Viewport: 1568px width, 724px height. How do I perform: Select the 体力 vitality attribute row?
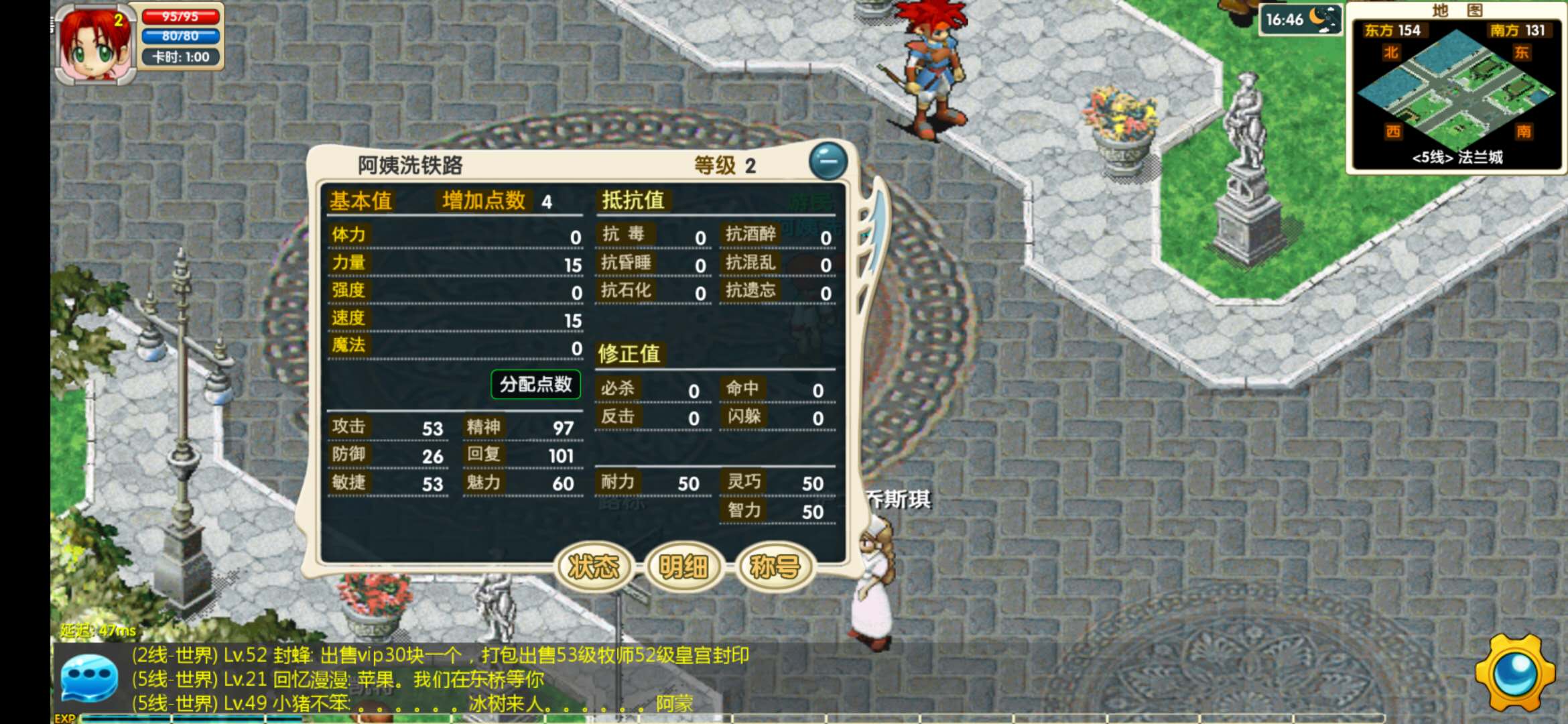455,235
